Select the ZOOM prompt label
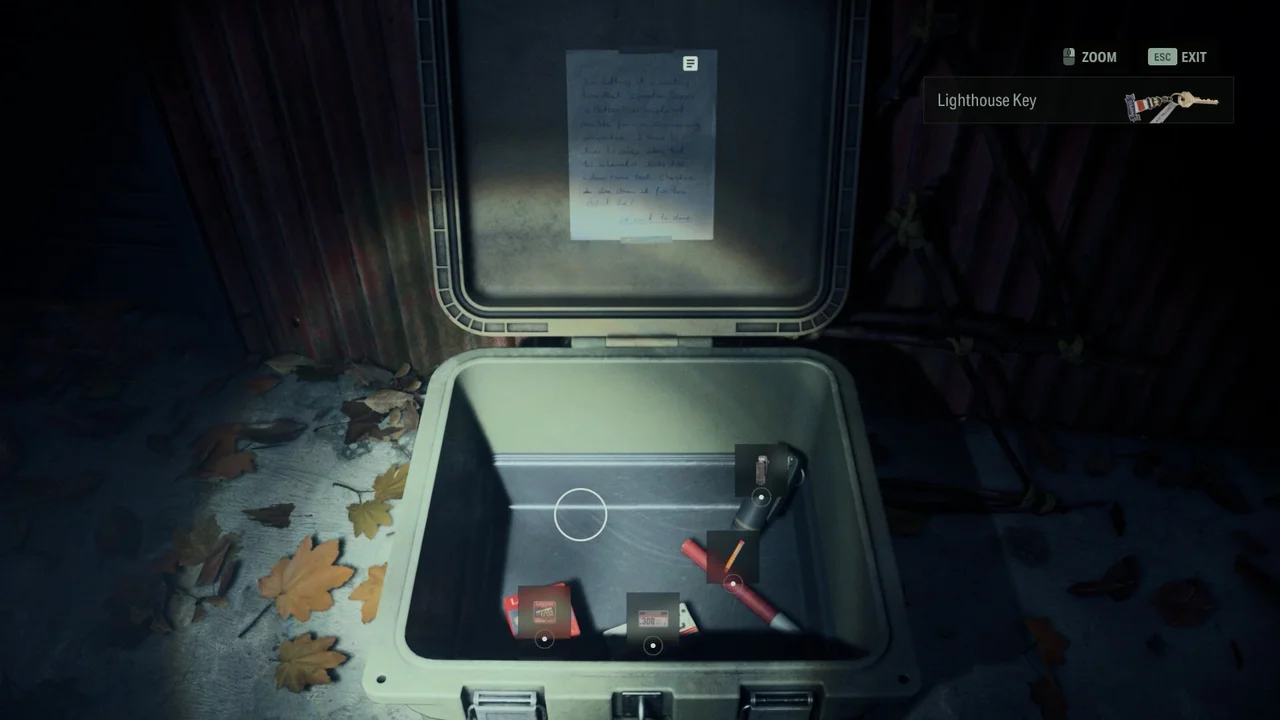 pyautogui.click(x=1098, y=57)
